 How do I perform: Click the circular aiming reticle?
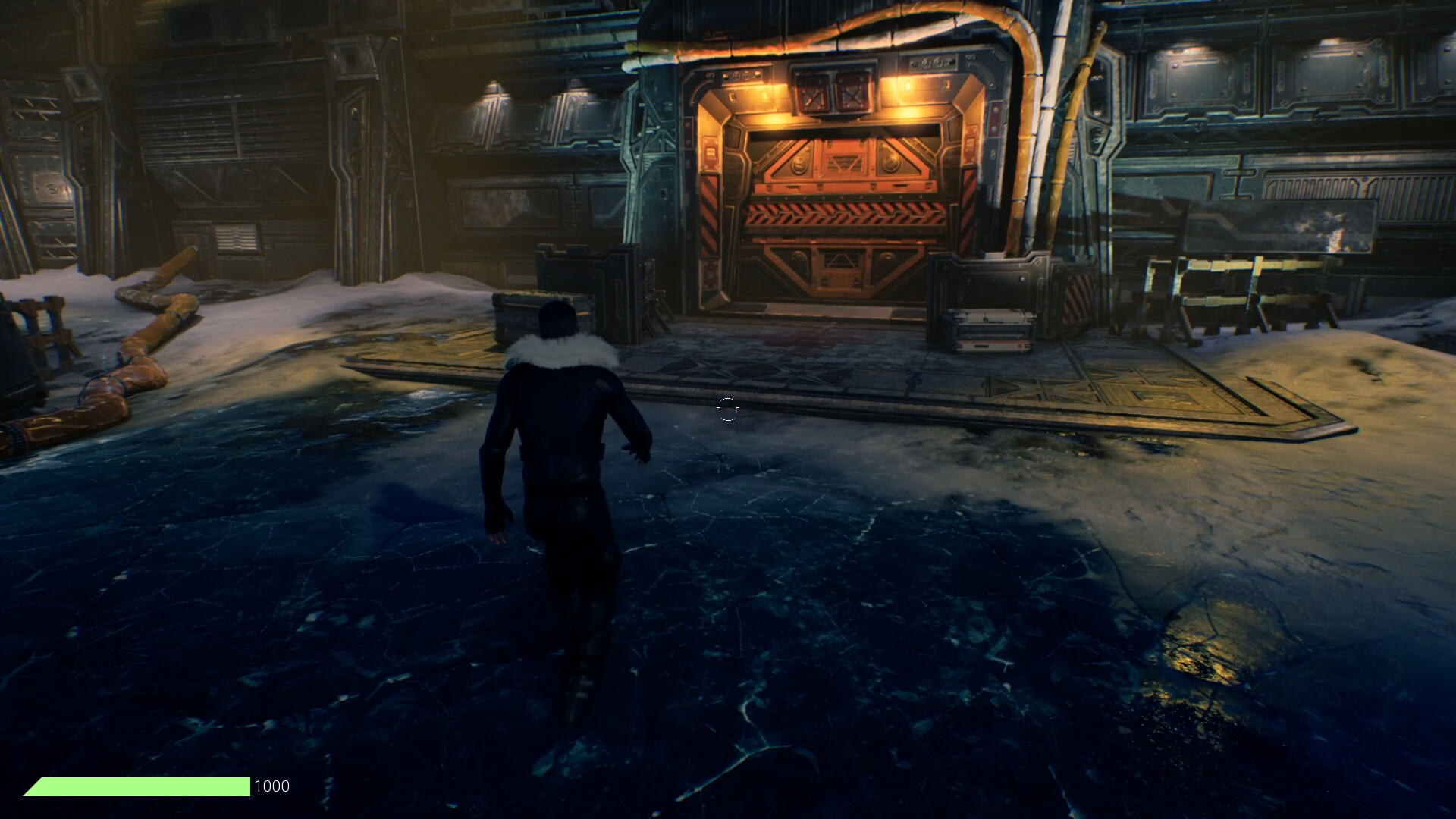[x=727, y=409]
